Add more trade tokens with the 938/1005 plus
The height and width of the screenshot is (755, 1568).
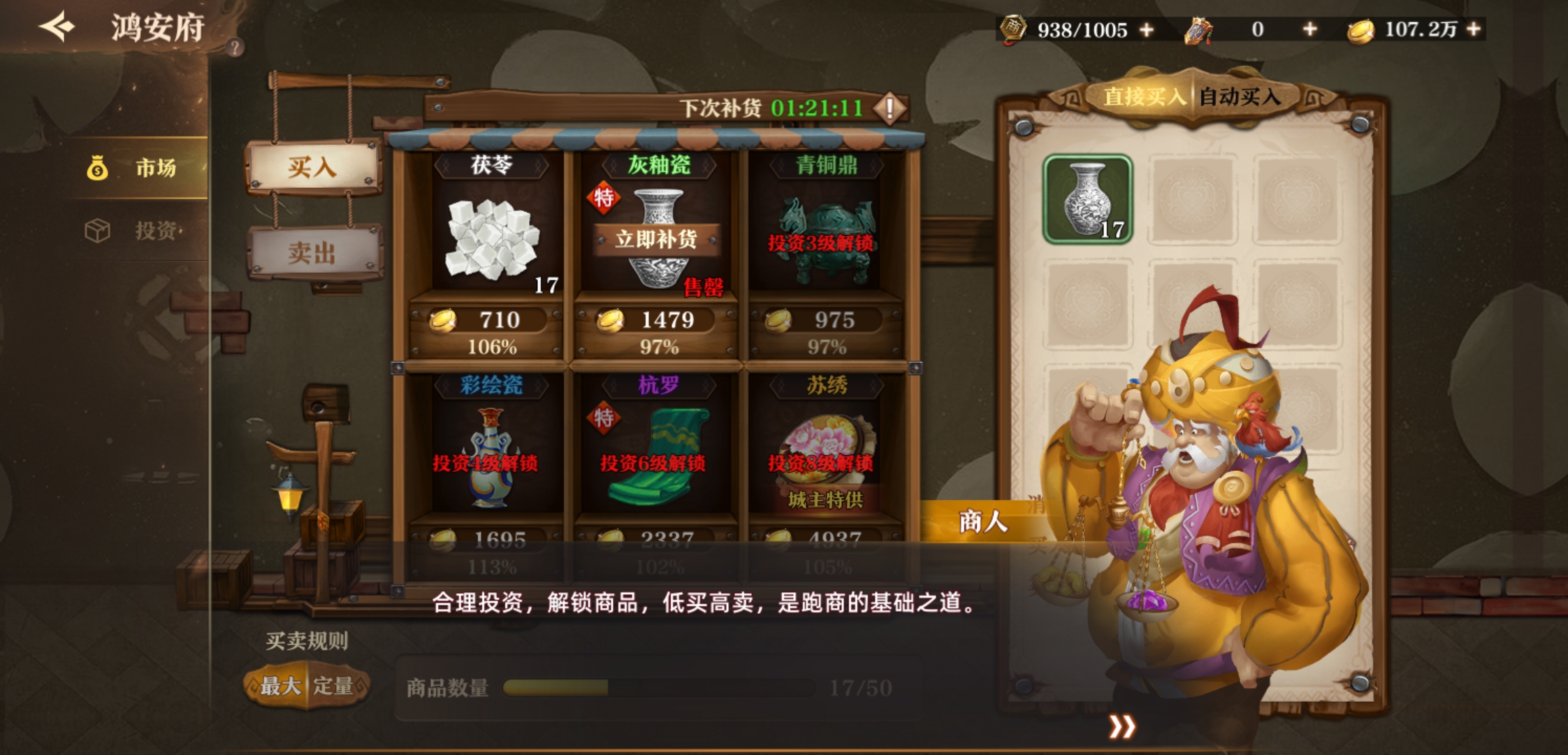click(x=1147, y=30)
